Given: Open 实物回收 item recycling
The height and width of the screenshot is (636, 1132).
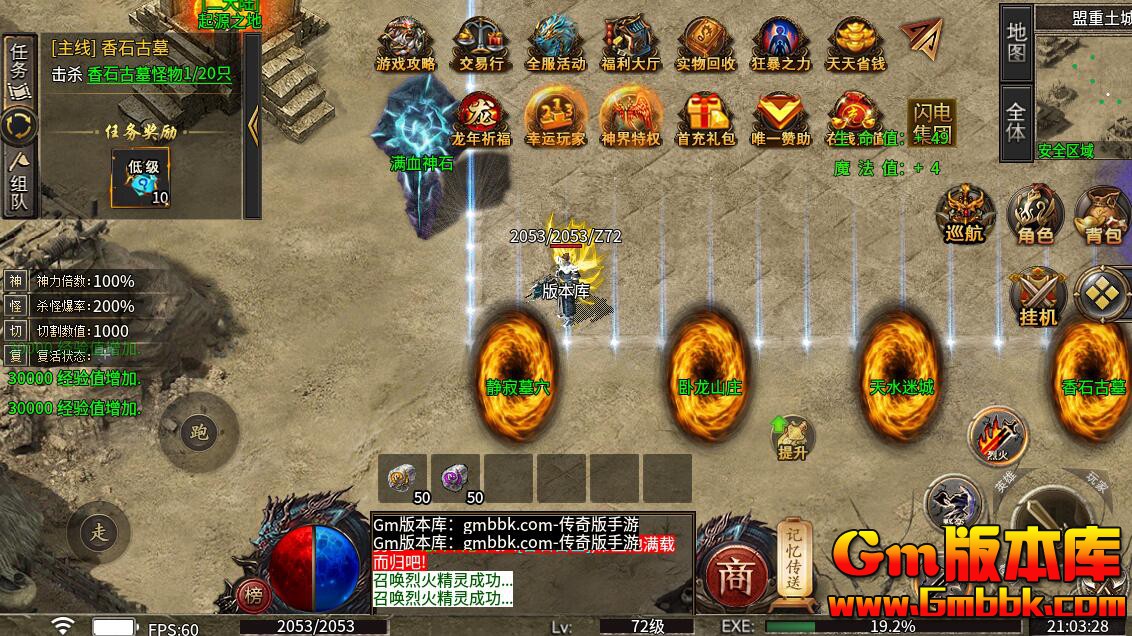Looking at the screenshot, I should click(705, 42).
